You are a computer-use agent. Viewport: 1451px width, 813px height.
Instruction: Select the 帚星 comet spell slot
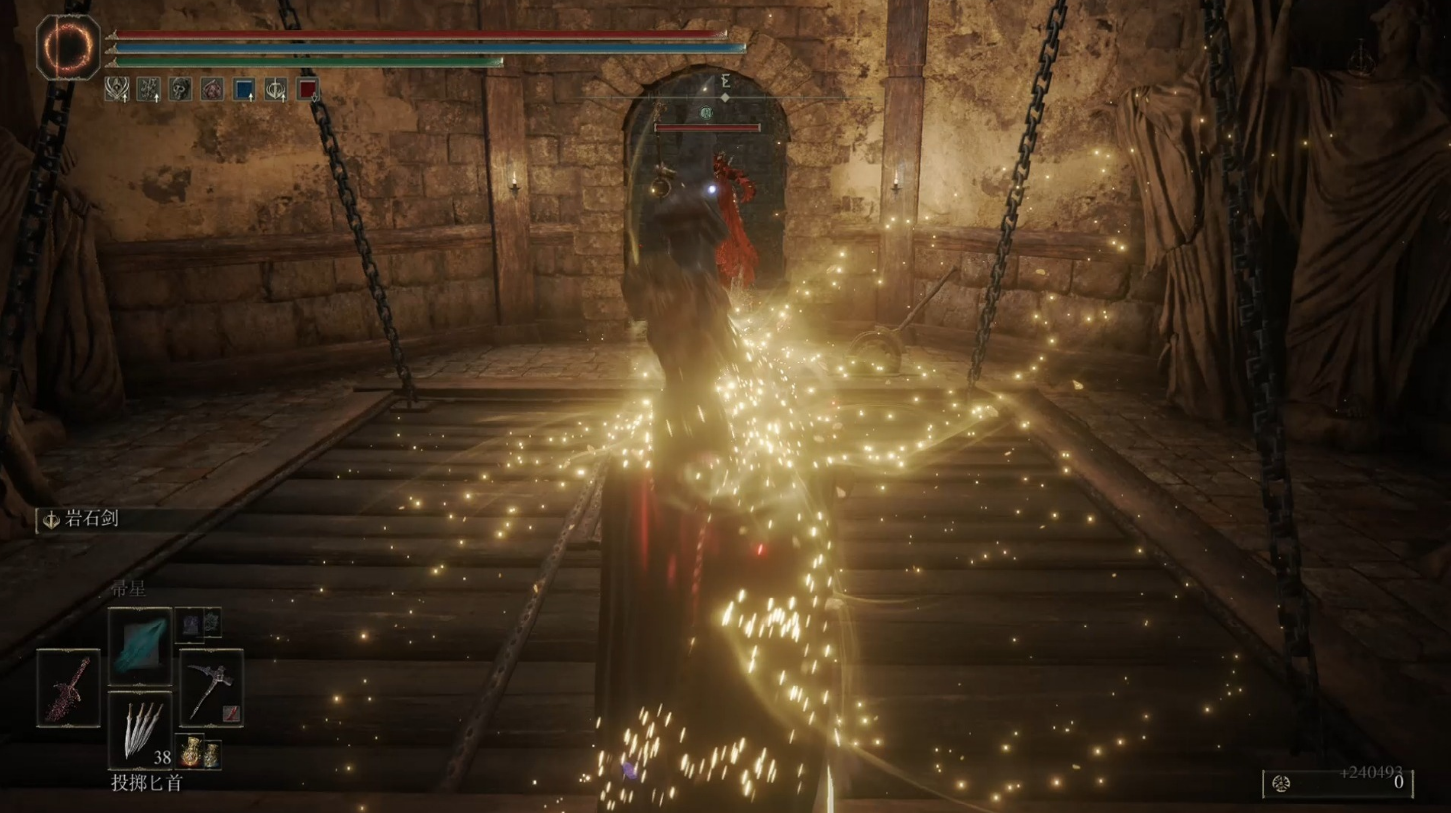click(x=140, y=645)
